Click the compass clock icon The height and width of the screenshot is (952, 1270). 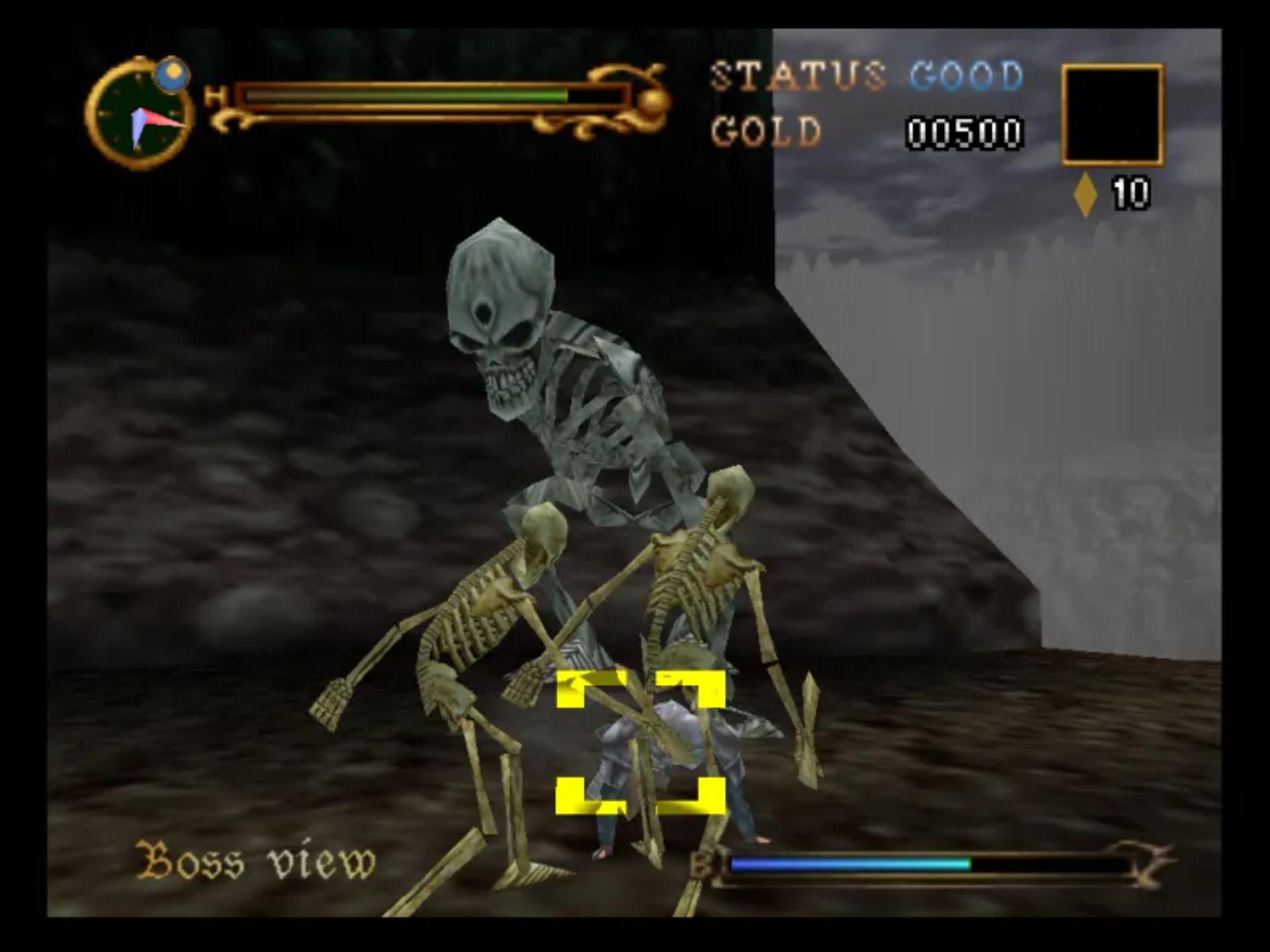click(142, 112)
